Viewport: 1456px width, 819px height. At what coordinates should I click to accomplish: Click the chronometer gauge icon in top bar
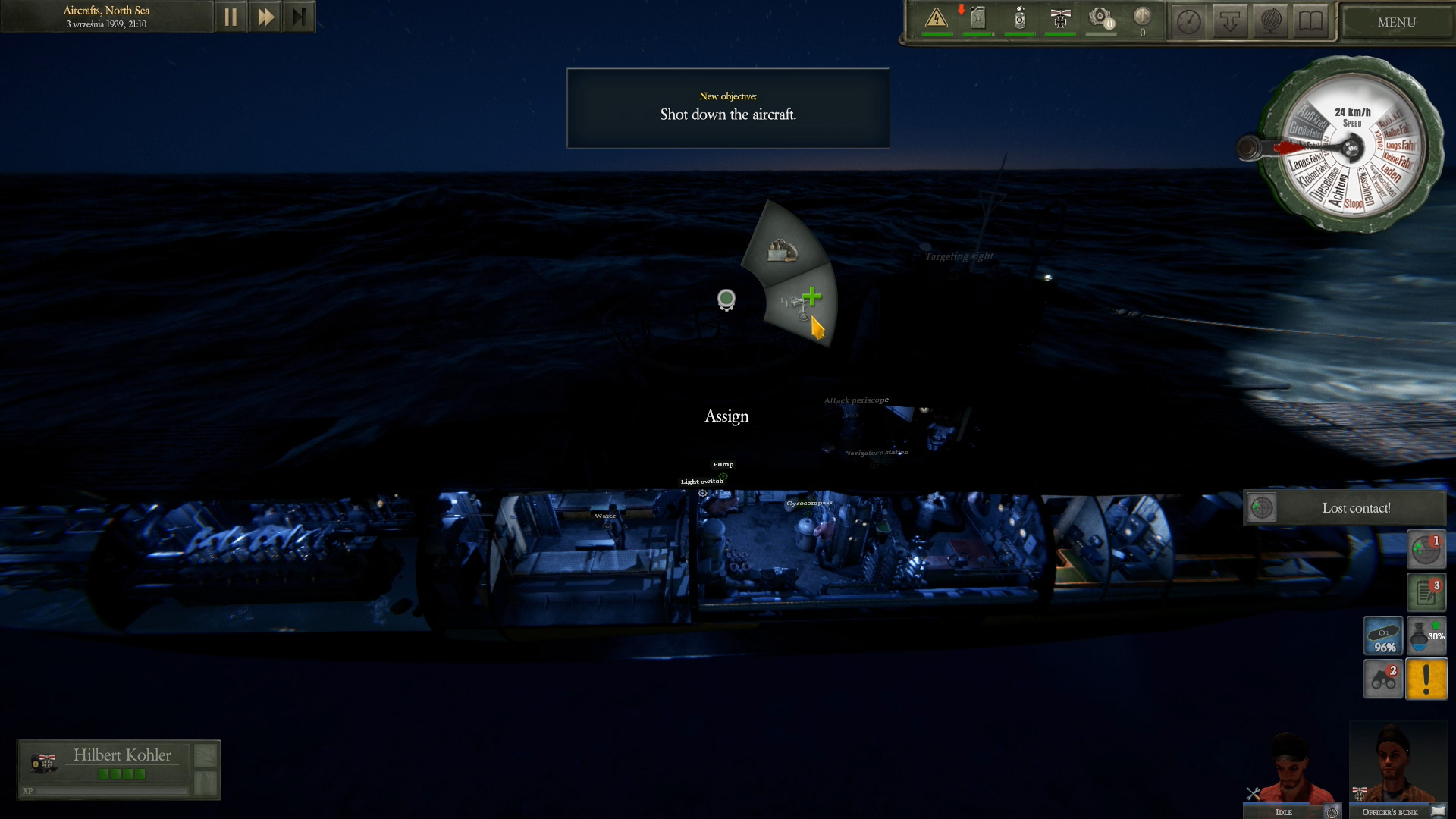coord(1189,20)
